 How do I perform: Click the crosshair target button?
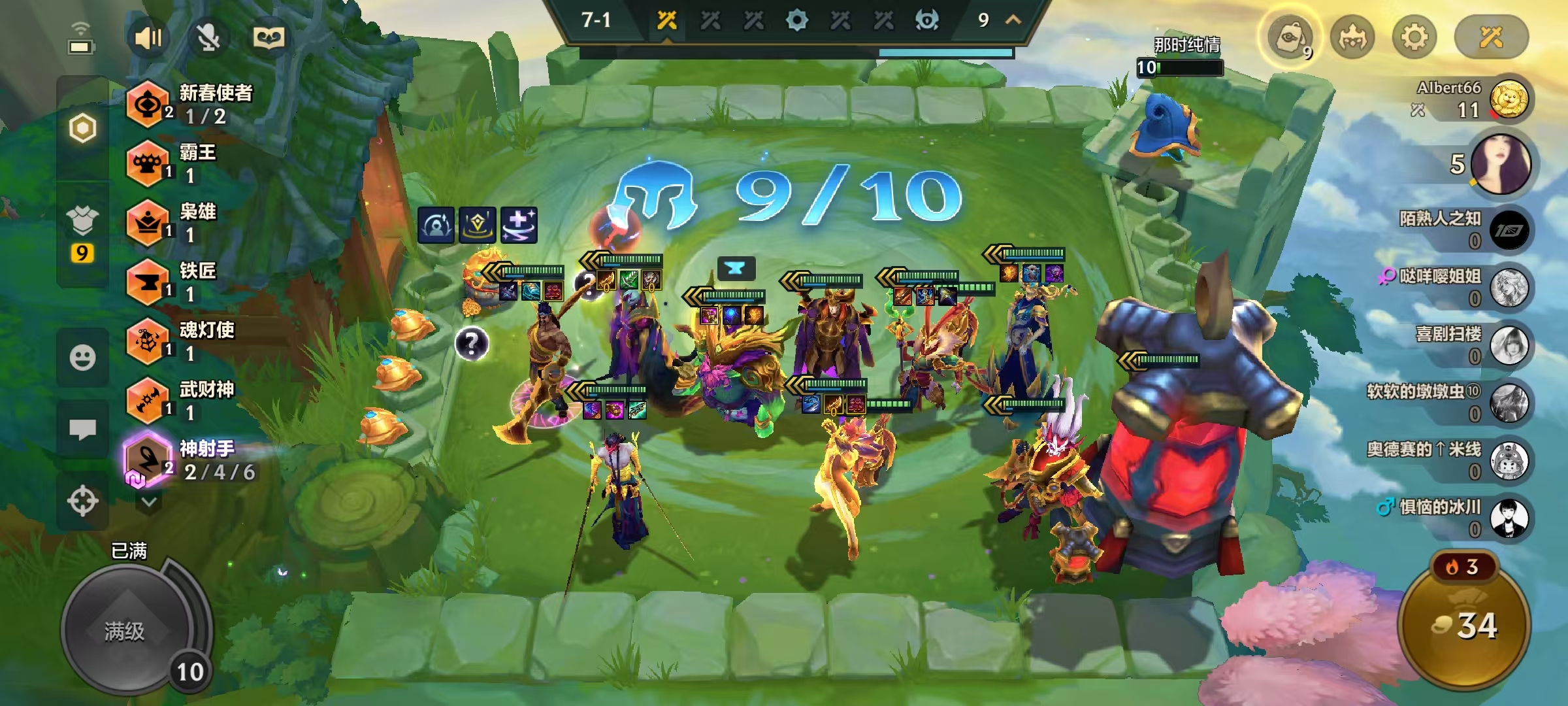pyautogui.click(x=82, y=501)
